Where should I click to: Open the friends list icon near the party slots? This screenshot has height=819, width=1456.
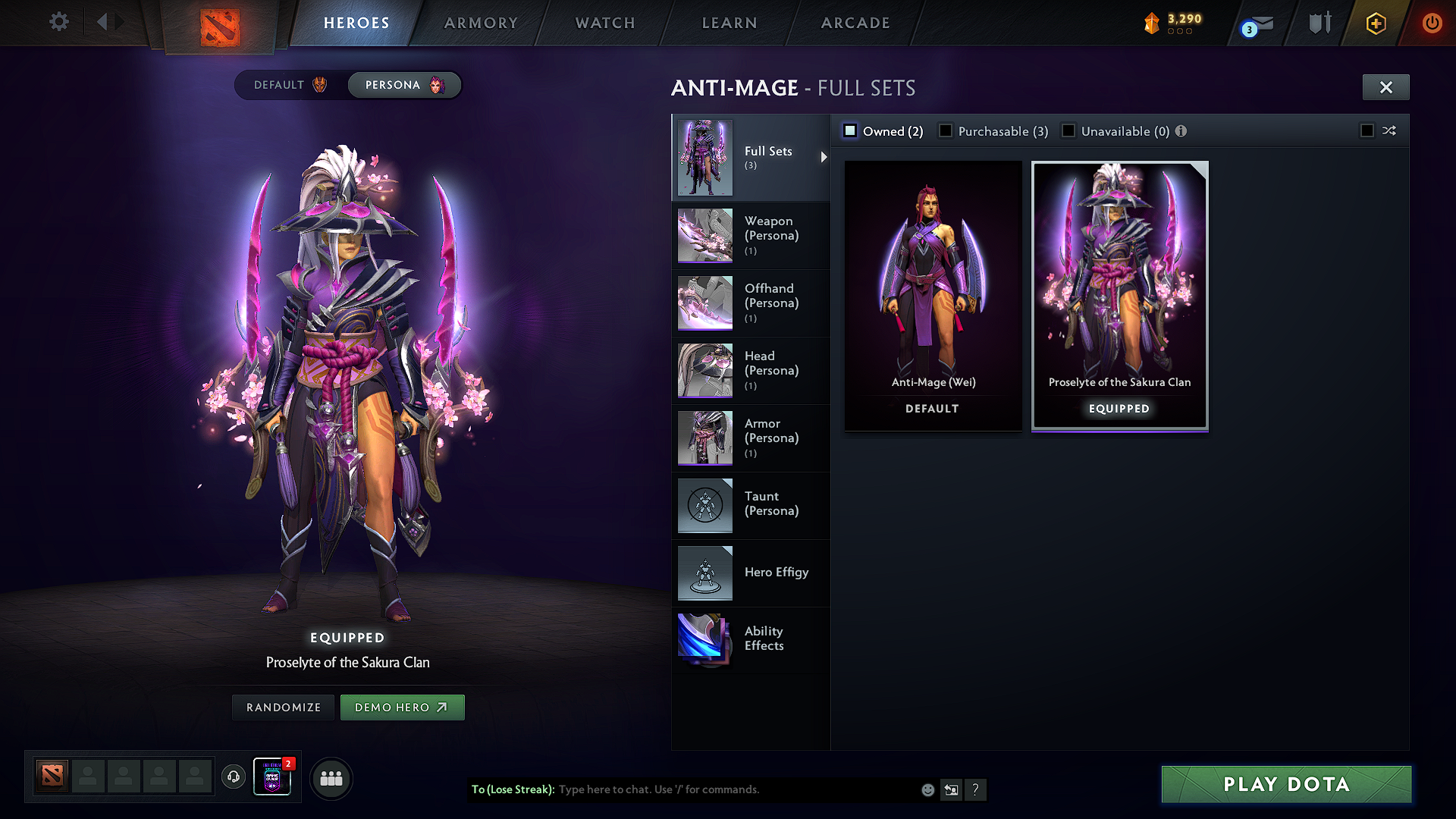click(x=331, y=778)
